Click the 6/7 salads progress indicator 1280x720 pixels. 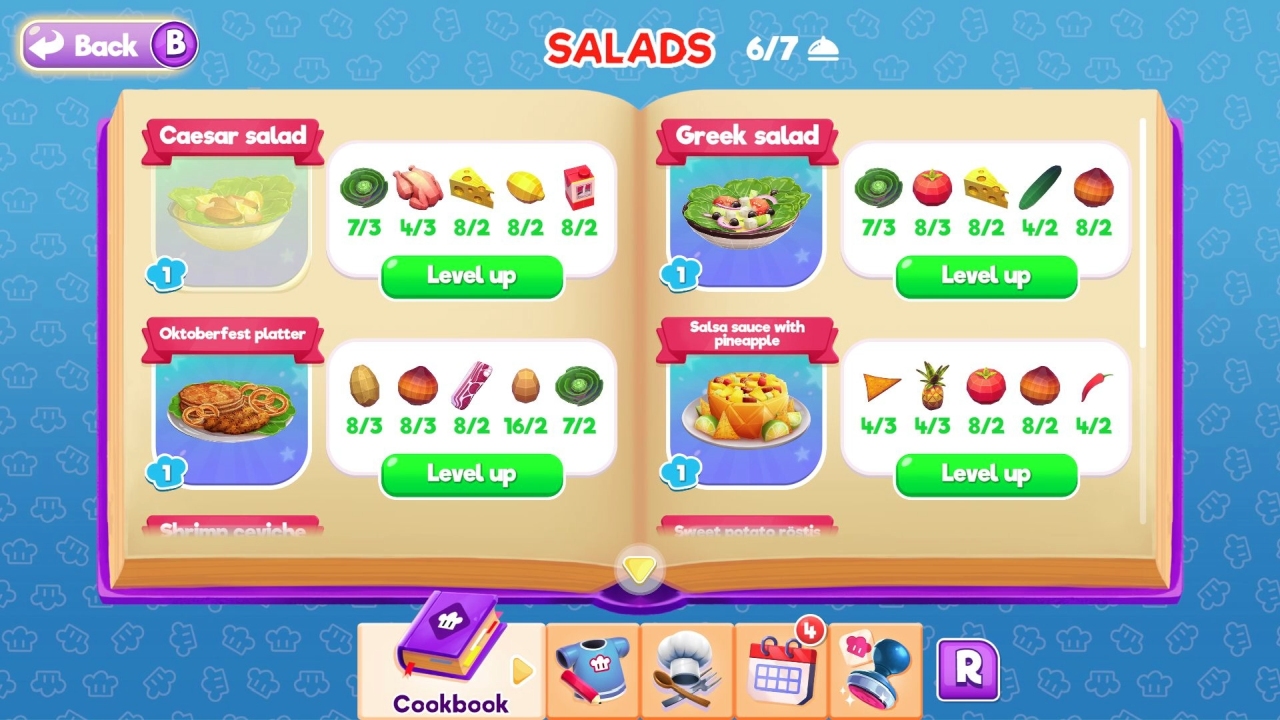pos(769,48)
